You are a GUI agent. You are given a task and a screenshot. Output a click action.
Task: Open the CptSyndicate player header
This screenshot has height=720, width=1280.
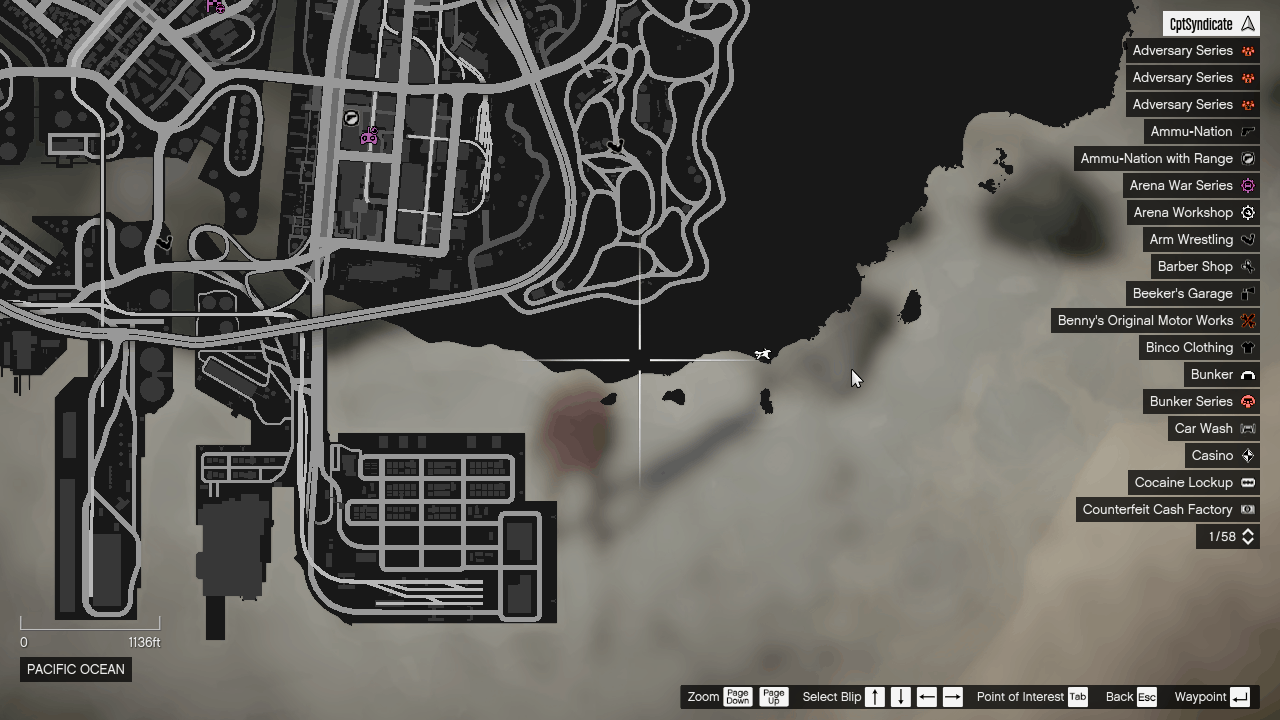coord(1210,23)
